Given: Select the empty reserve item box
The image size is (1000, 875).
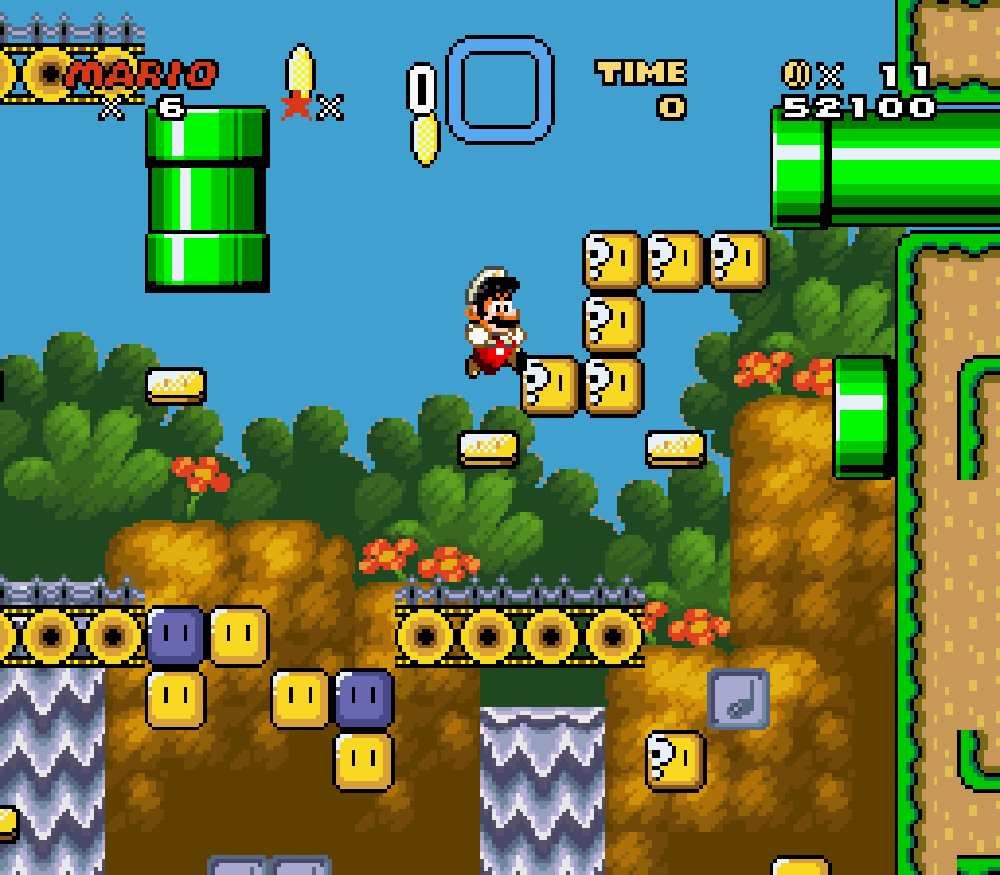Looking at the screenshot, I should pyautogui.click(x=500, y=90).
